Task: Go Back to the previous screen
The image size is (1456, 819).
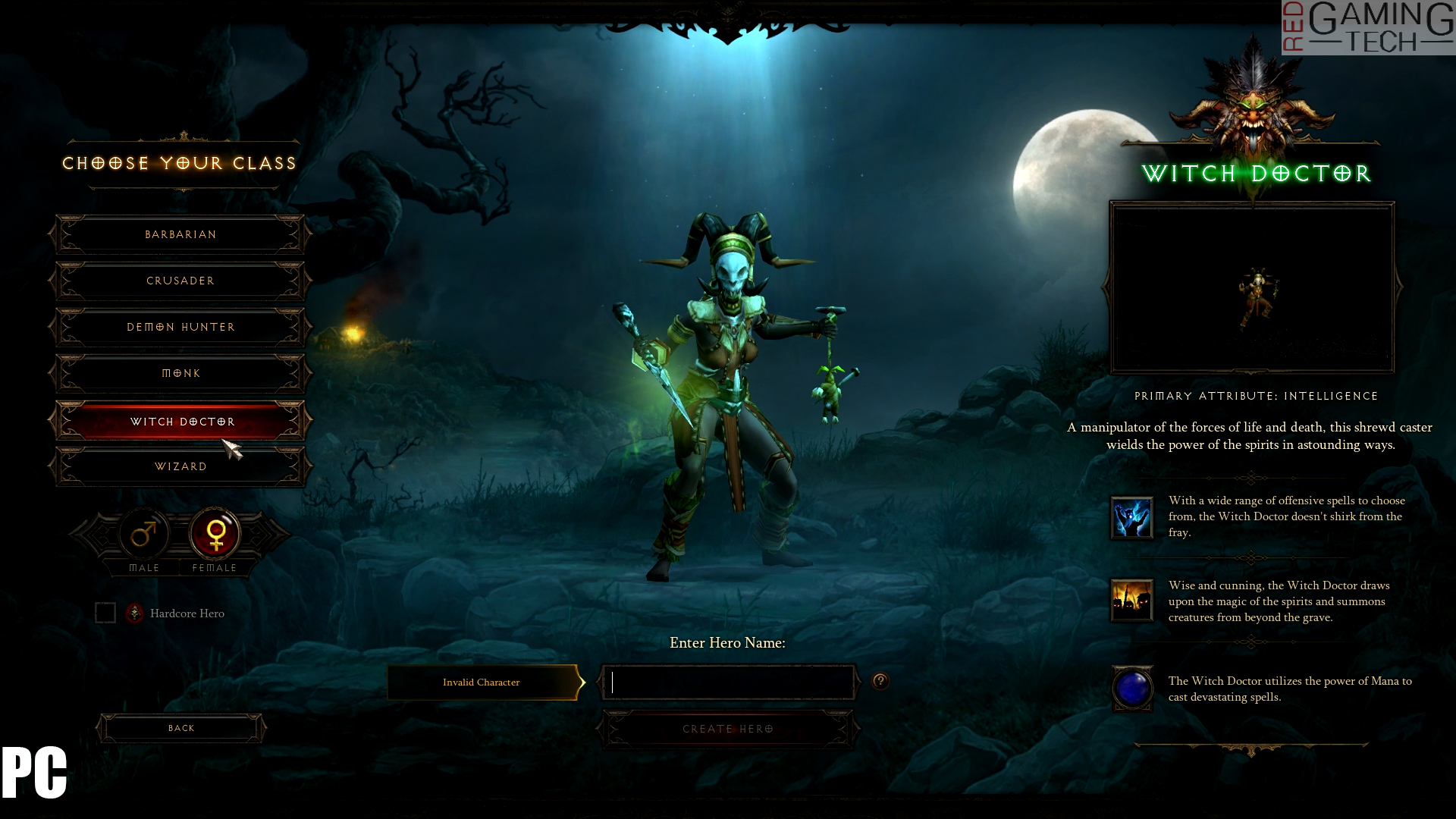Action: [181, 728]
